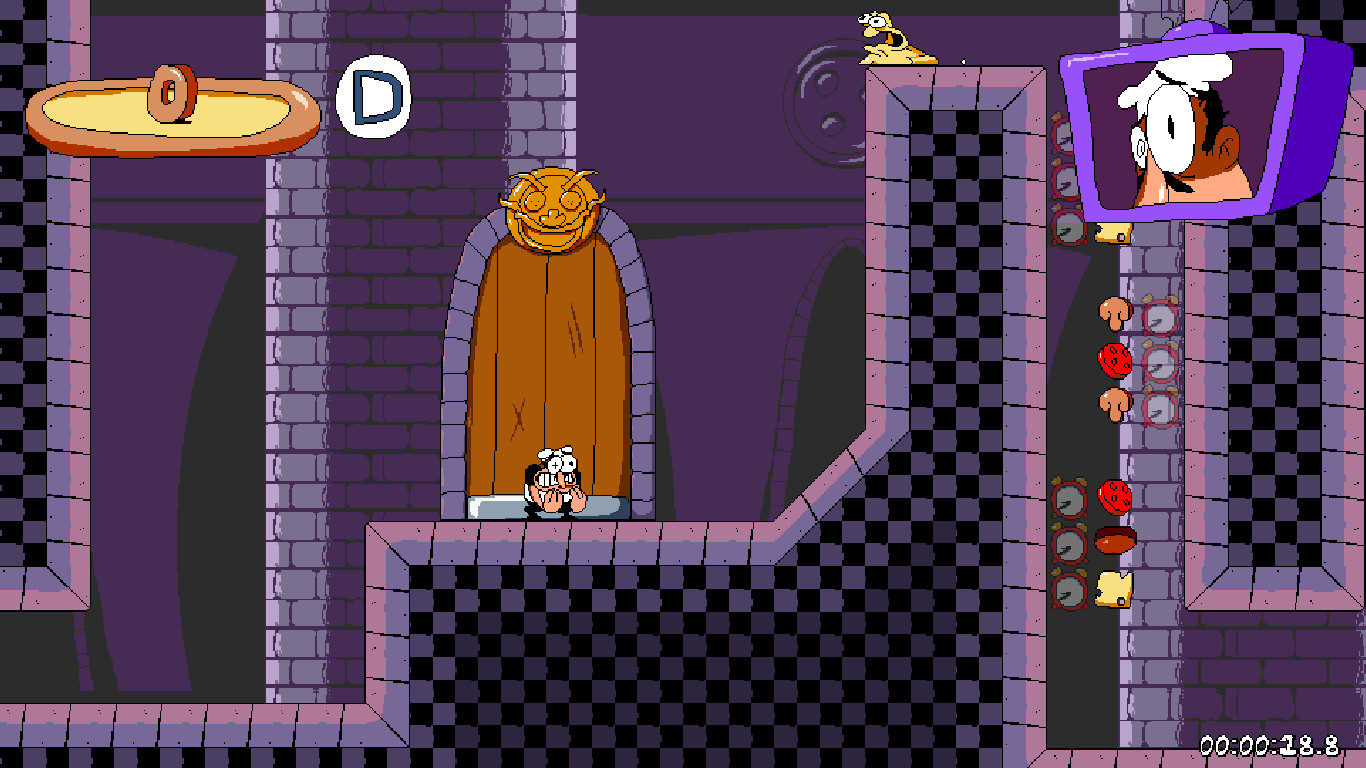This screenshot has width=1366, height=768.
Task: Select the cheese pickup beside the TV
Action: (1113, 232)
